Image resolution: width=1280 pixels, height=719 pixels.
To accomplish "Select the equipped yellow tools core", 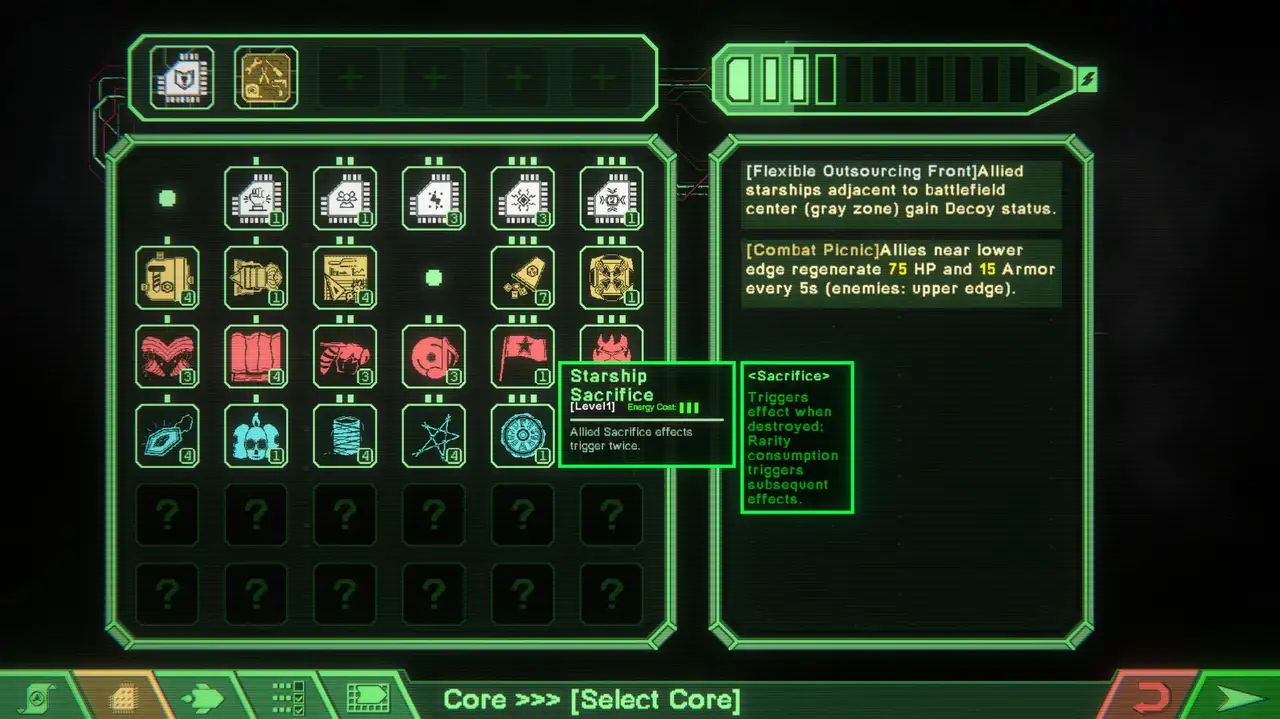I will [x=266, y=77].
